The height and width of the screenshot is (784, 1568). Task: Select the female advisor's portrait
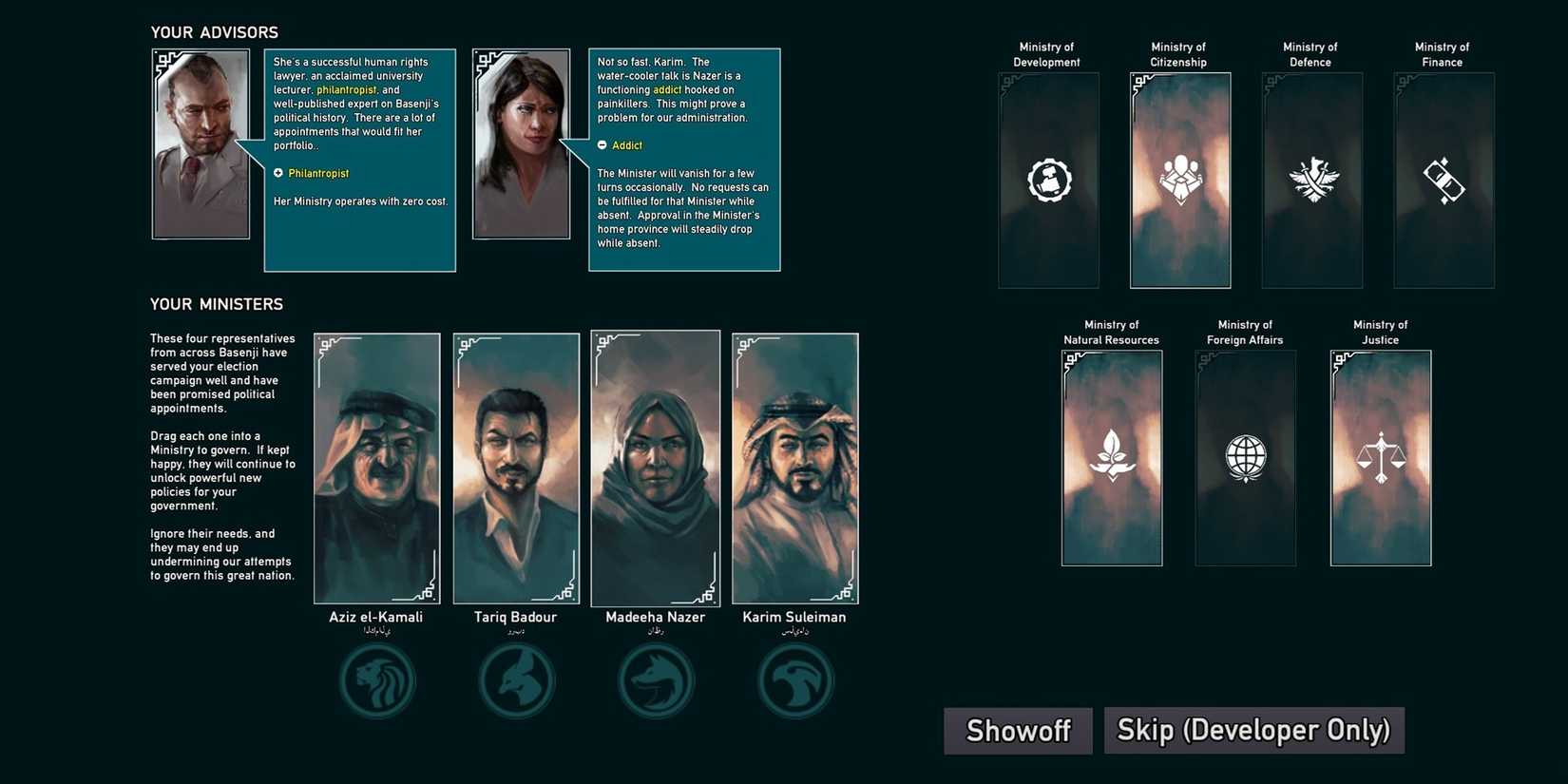(x=520, y=143)
